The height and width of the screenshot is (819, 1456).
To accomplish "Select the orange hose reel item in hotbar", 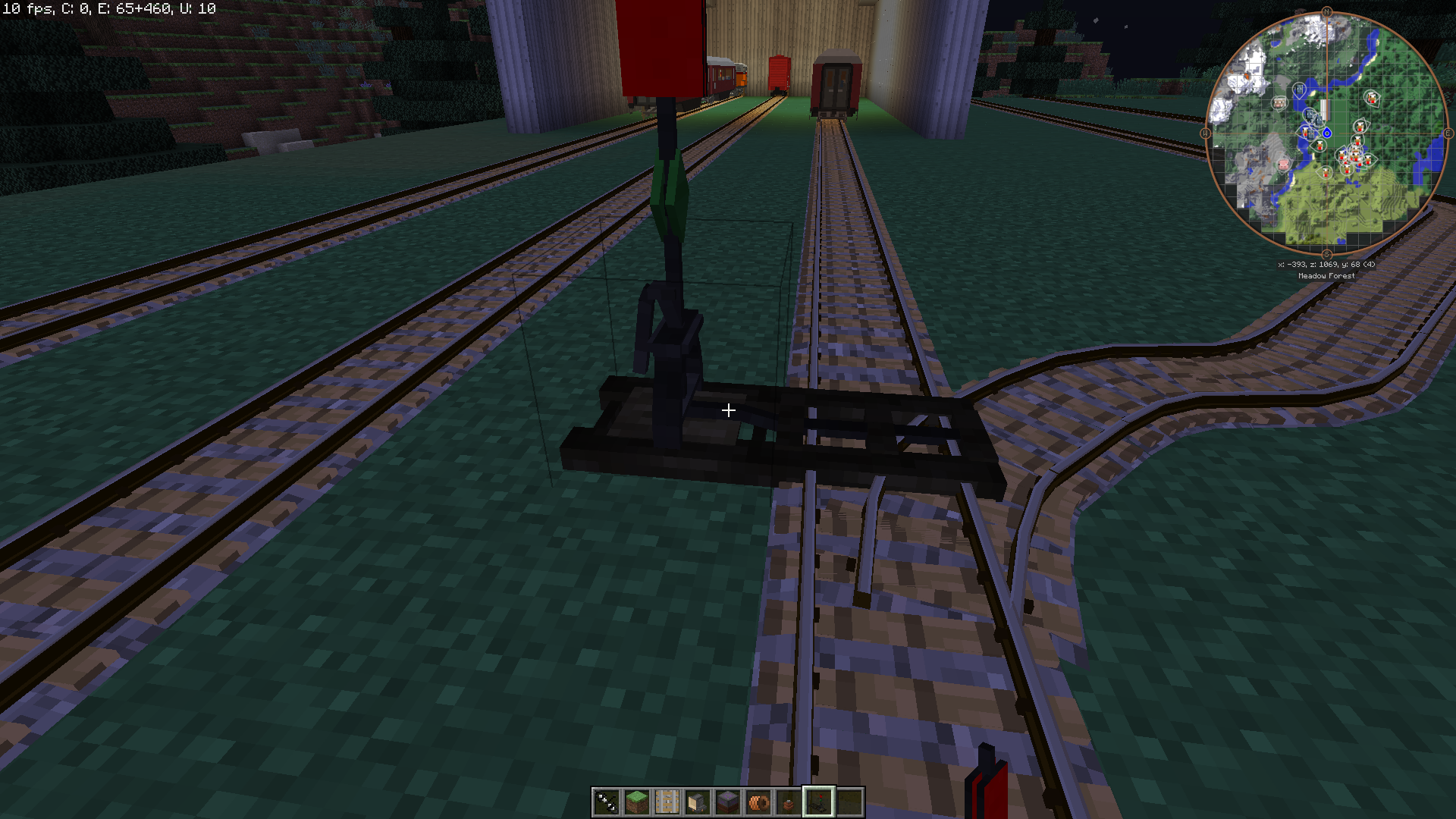I will 759,802.
